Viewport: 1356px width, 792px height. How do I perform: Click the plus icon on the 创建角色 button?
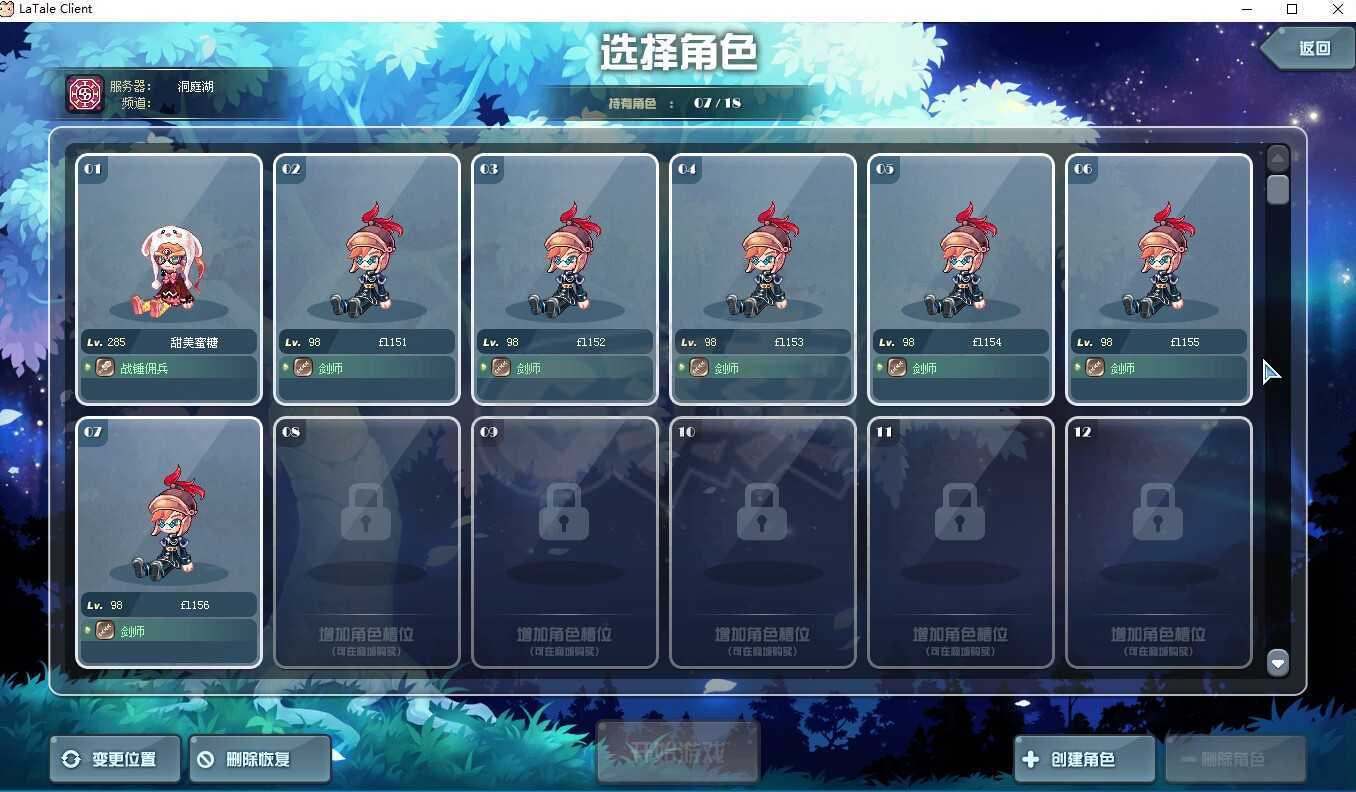pyautogui.click(x=1030, y=759)
